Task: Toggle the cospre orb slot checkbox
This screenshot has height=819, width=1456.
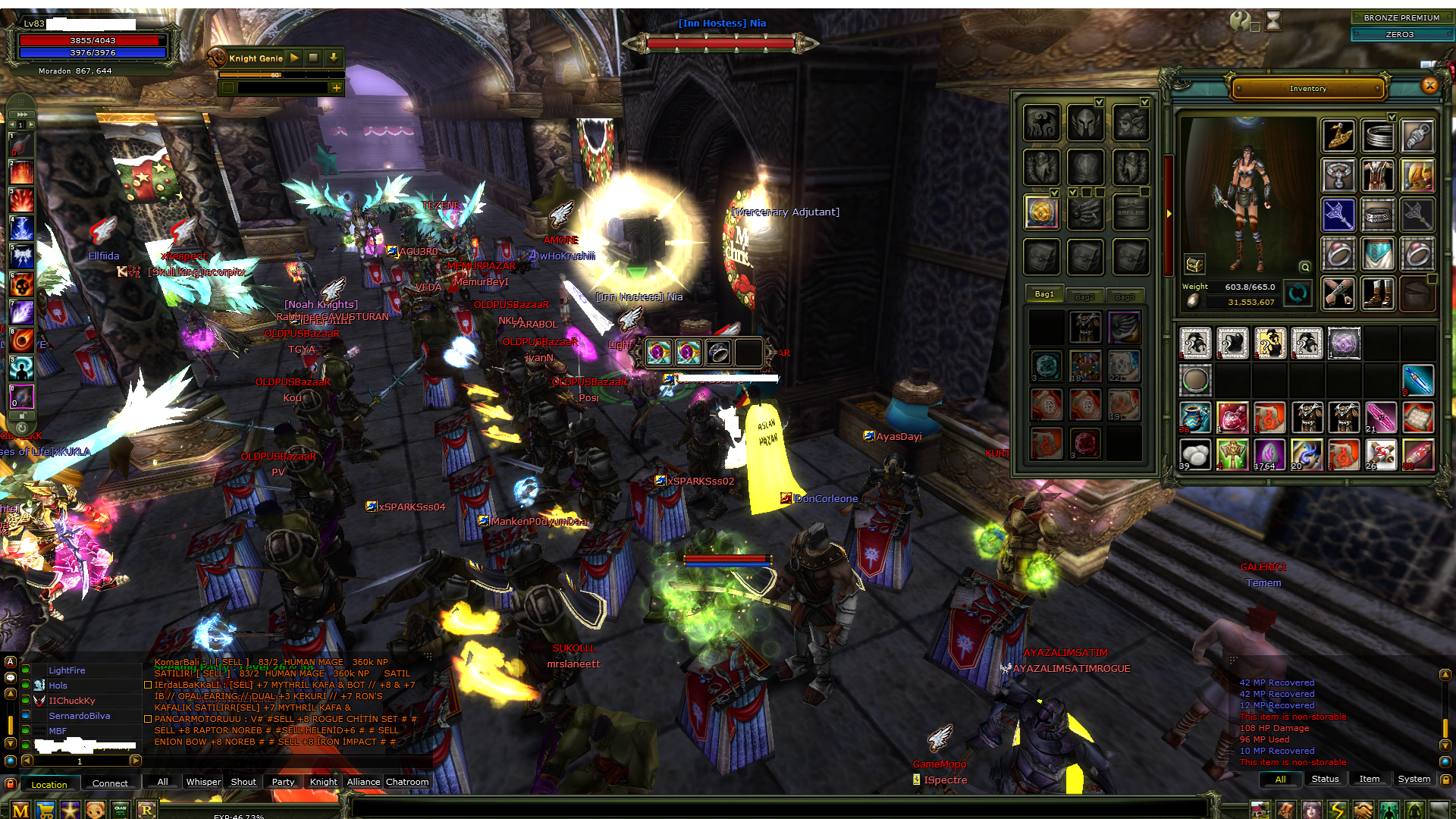Action: point(1055,193)
